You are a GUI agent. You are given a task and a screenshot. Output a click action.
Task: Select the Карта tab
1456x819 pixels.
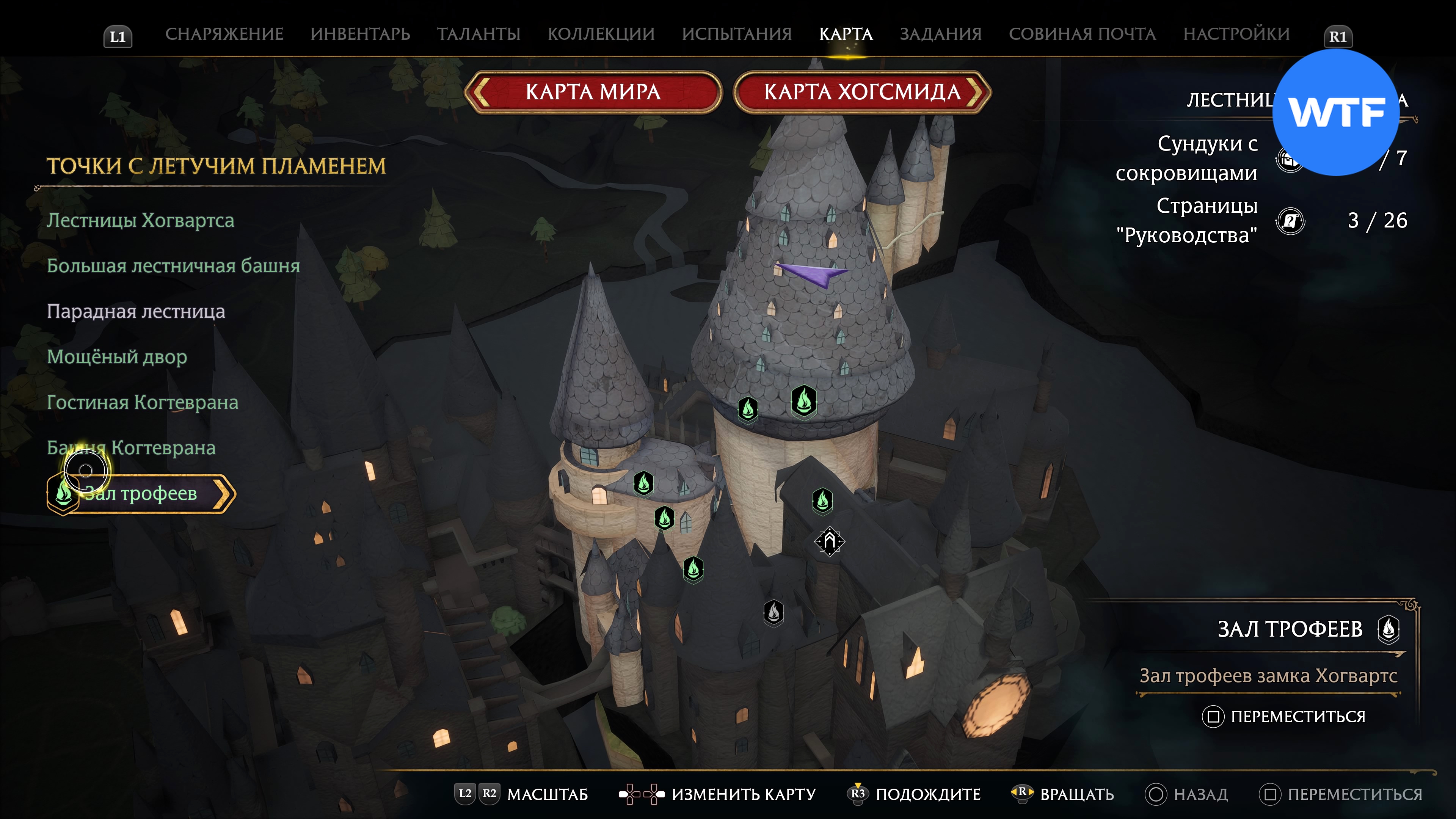(x=846, y=34)
